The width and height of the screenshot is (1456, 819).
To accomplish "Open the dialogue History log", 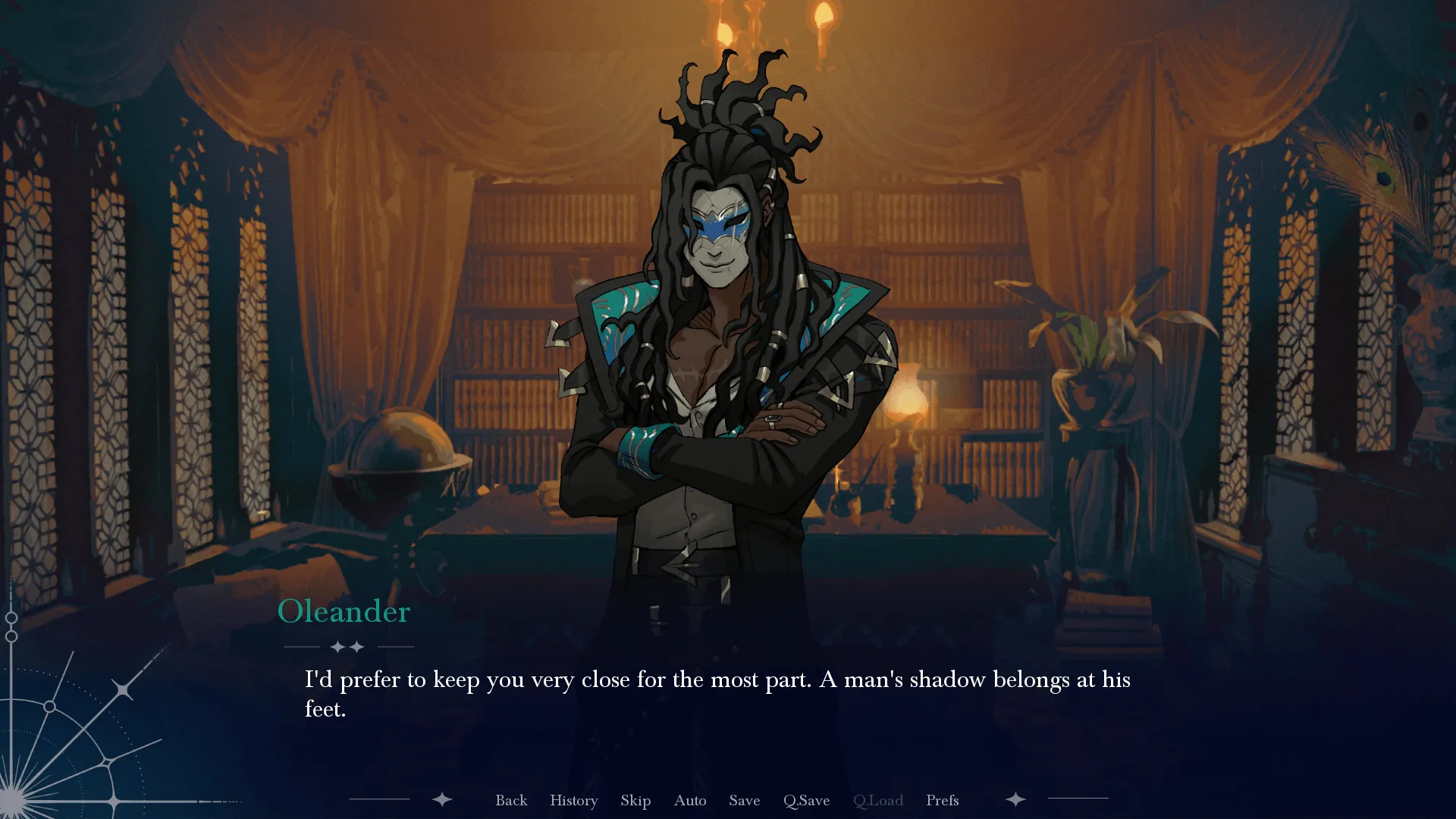I will pyautogui.click(x=573, y=800).
